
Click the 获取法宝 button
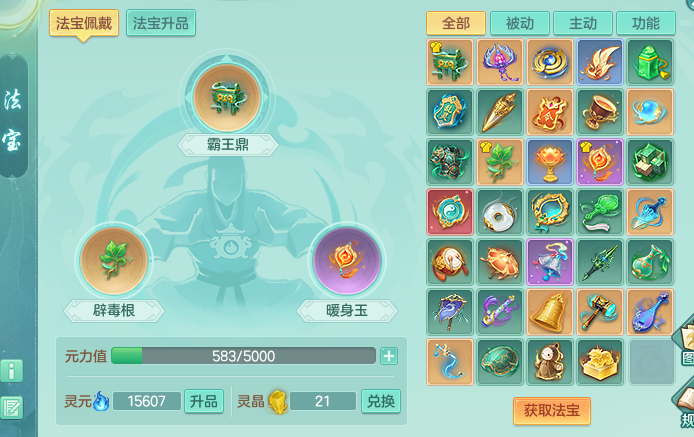551,410
